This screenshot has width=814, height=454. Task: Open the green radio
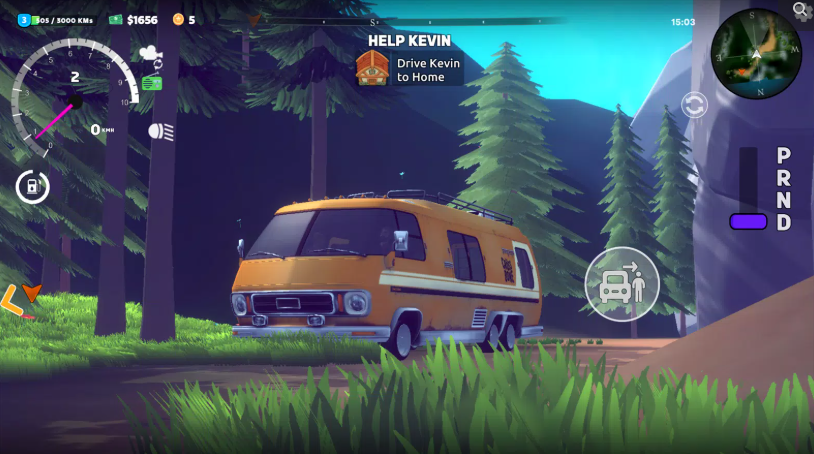152,83
